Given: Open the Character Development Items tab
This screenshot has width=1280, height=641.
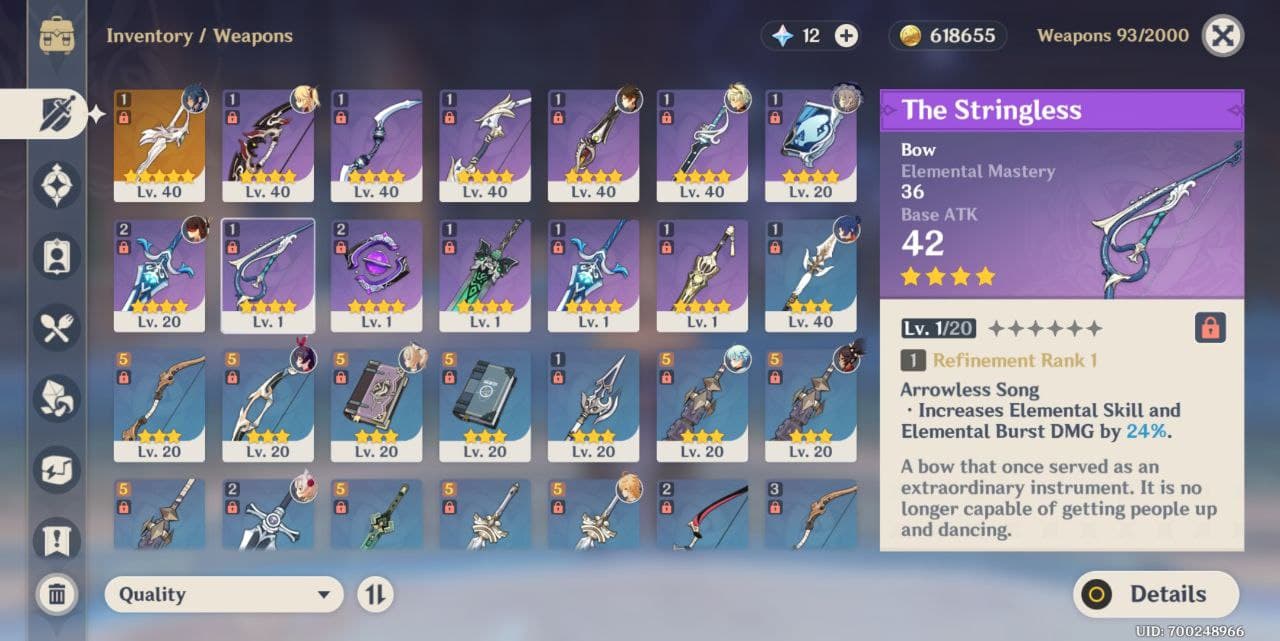Looking at the screenshot, I should (56, 256).
